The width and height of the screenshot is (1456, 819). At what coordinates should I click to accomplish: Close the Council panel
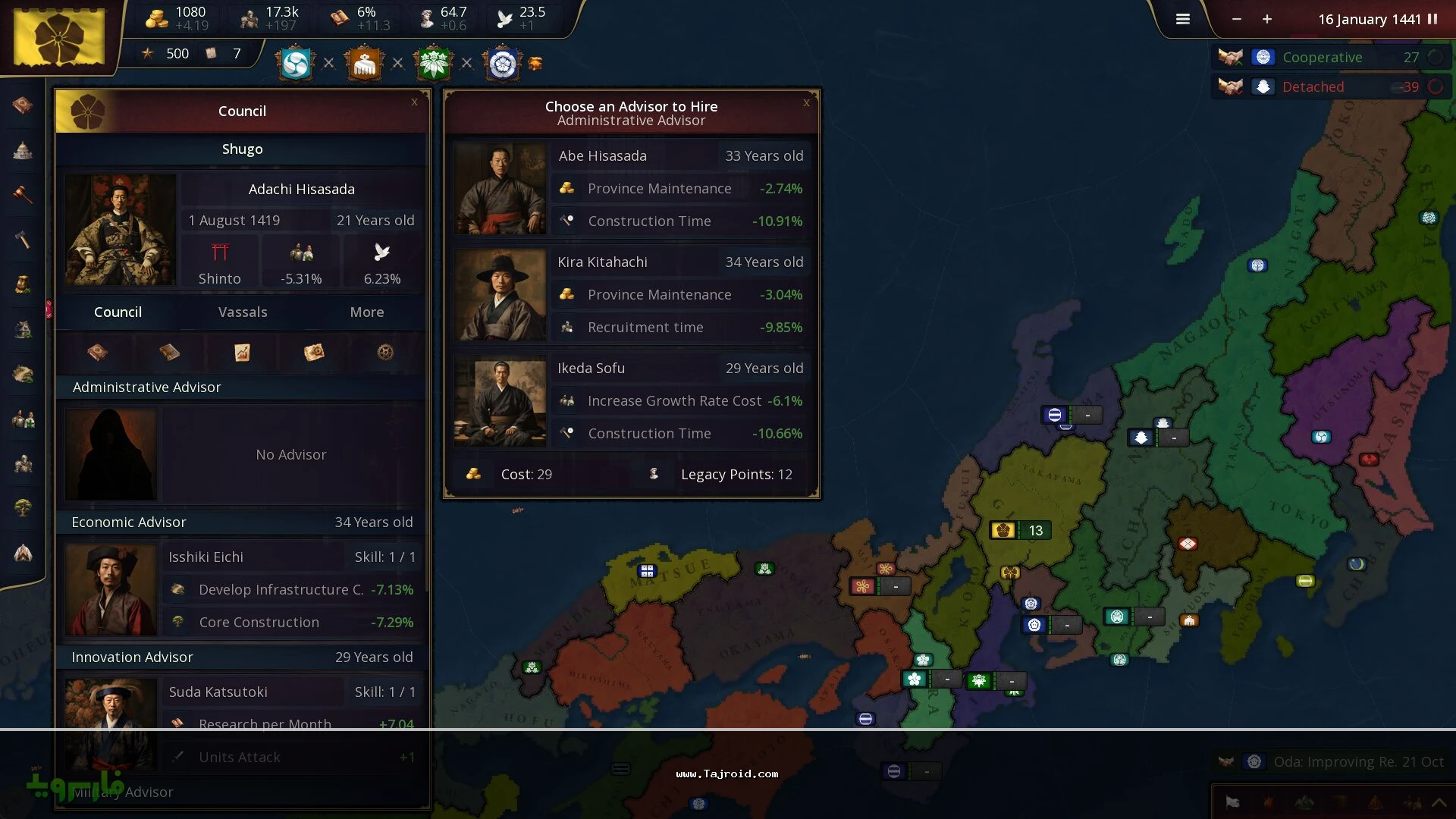click(x=414, y=102)
